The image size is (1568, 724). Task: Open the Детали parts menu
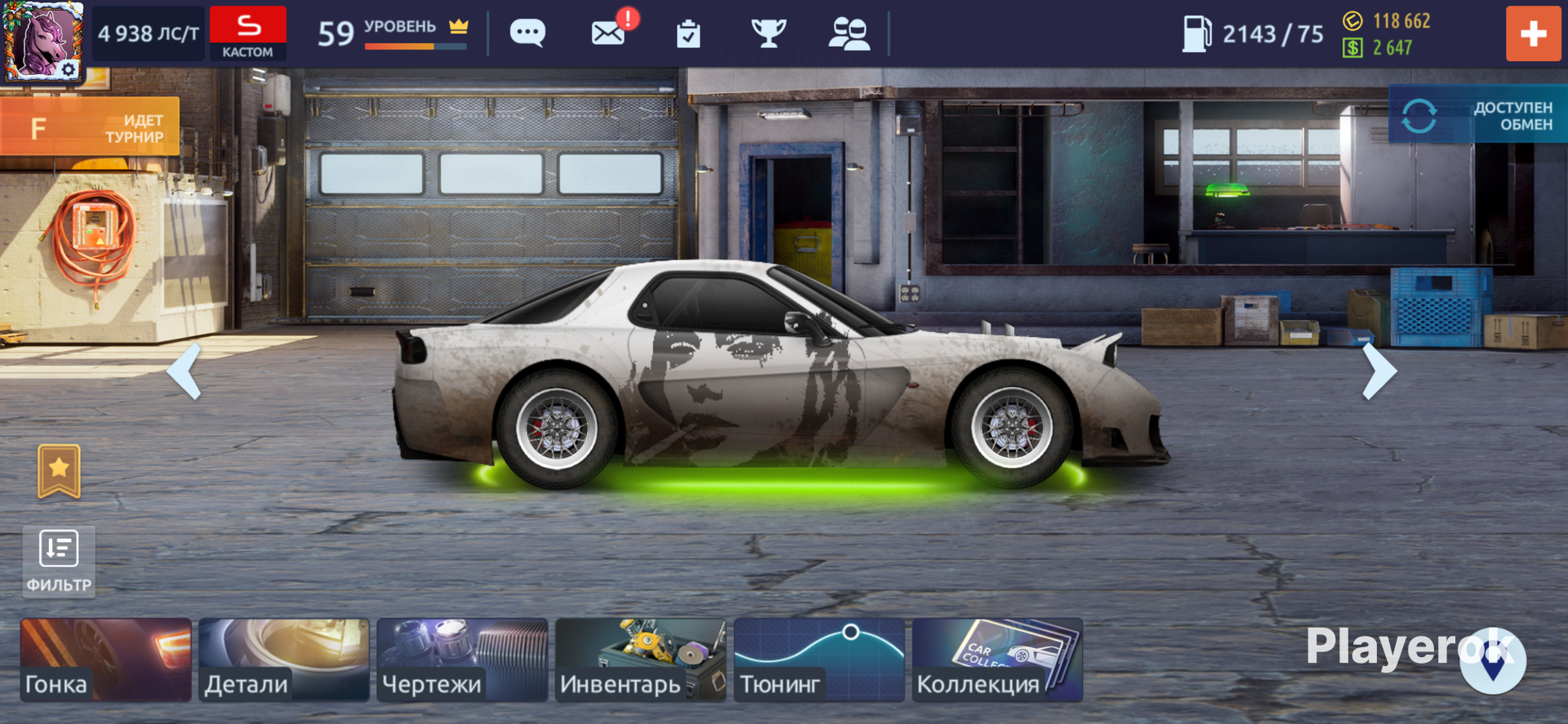point(284,660)
